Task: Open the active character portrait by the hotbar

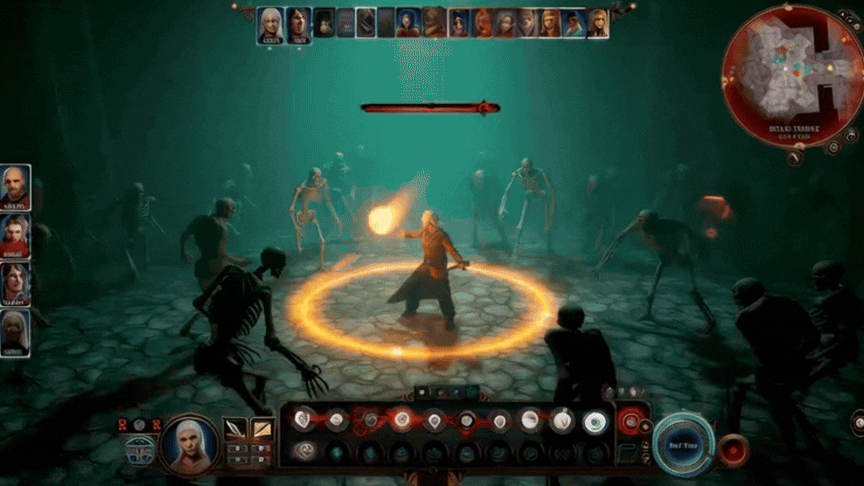Action: [x=190, y=444]
